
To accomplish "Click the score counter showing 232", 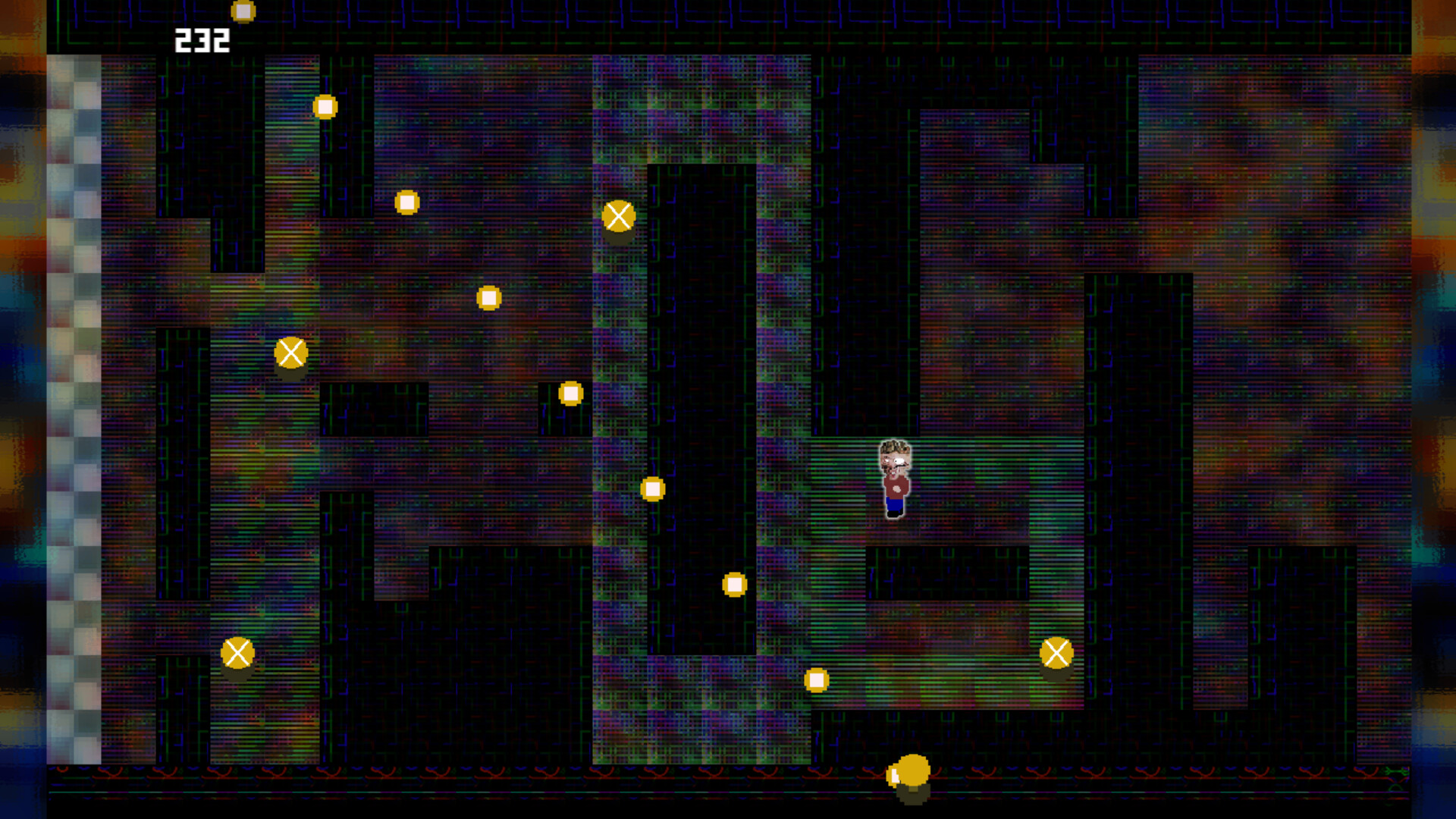I will point(200,38).
